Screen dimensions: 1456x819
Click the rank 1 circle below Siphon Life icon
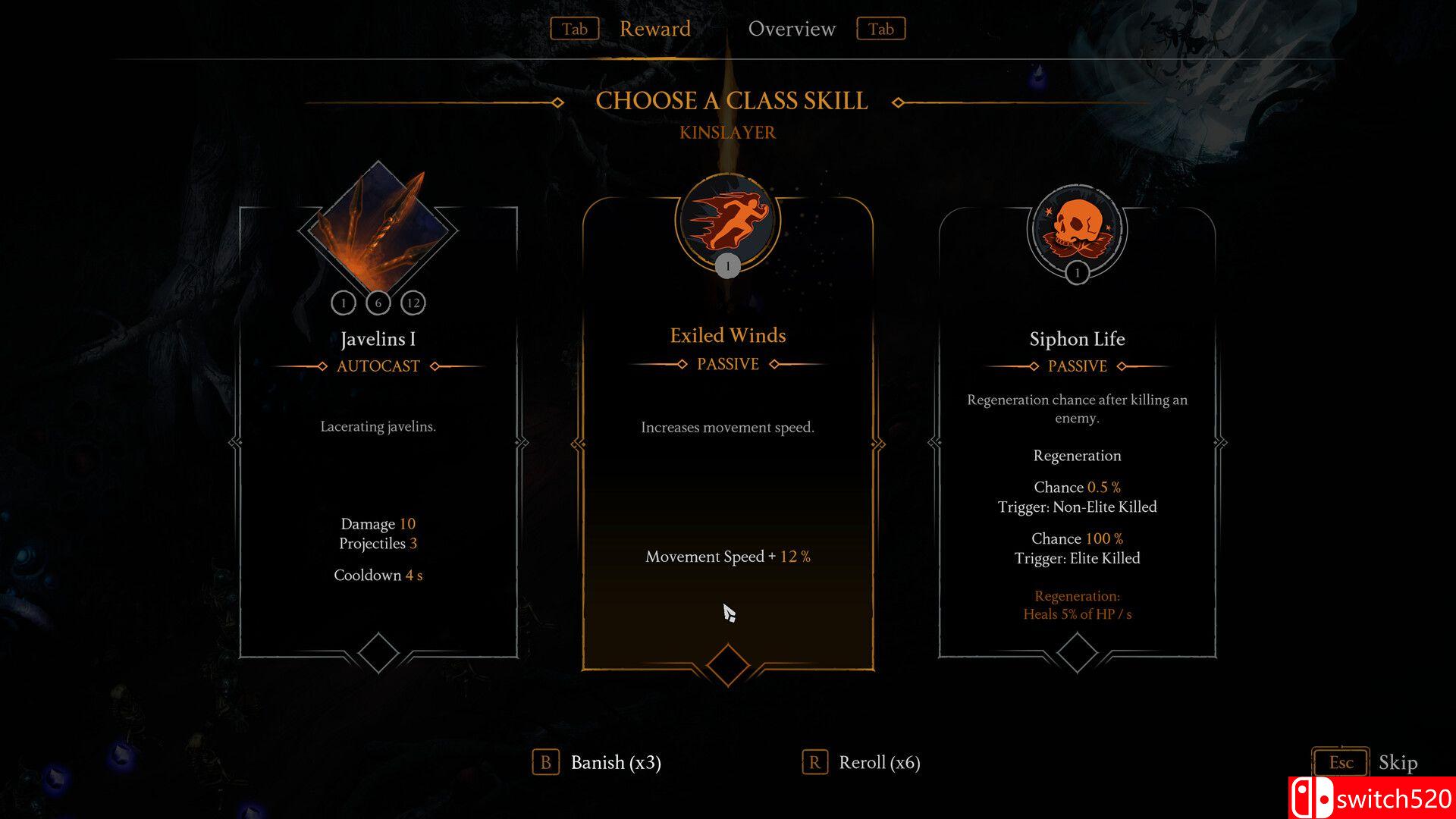coord(1076,271)
